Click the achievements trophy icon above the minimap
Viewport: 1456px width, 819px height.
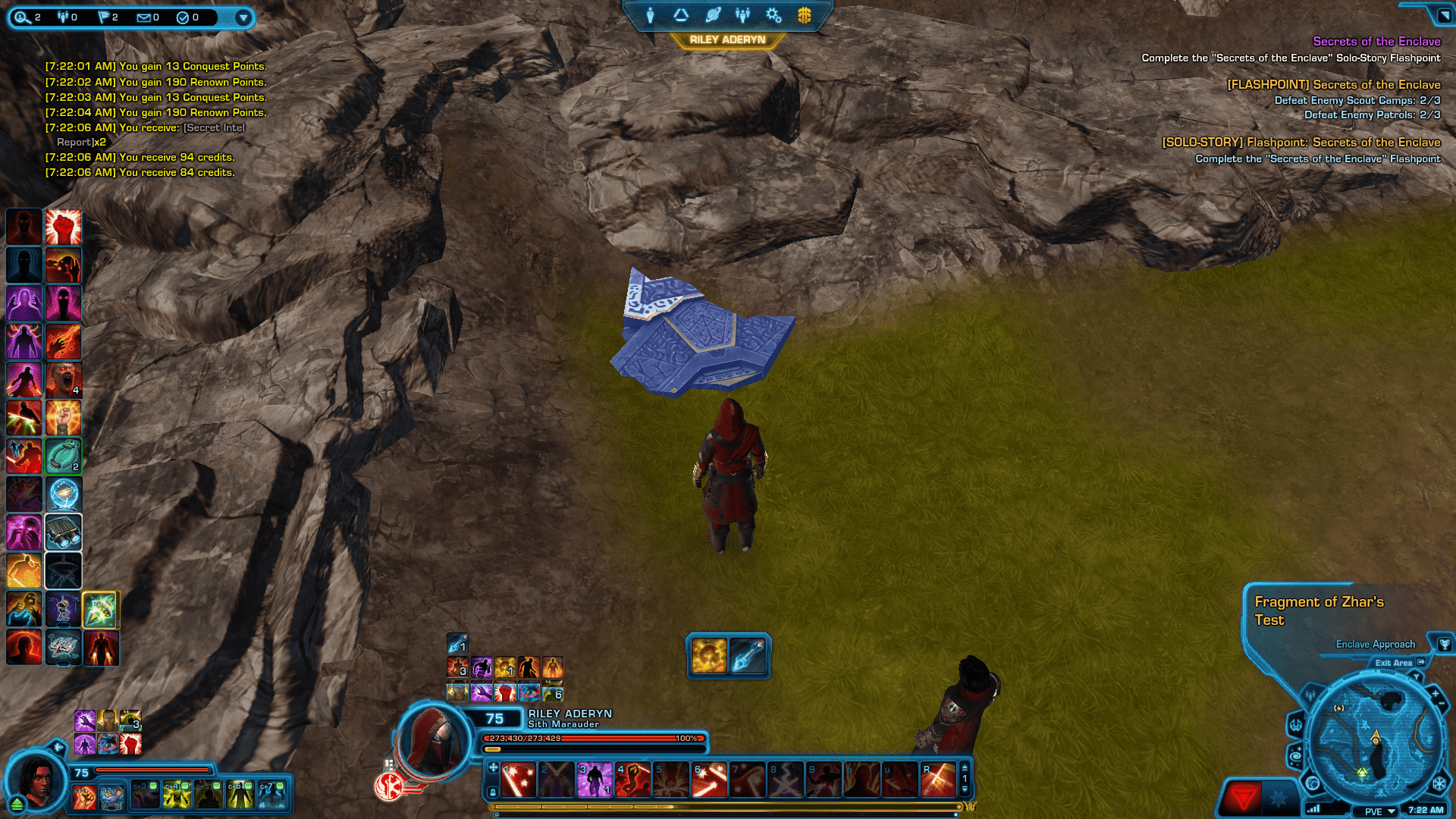[x=1445, y=645]
